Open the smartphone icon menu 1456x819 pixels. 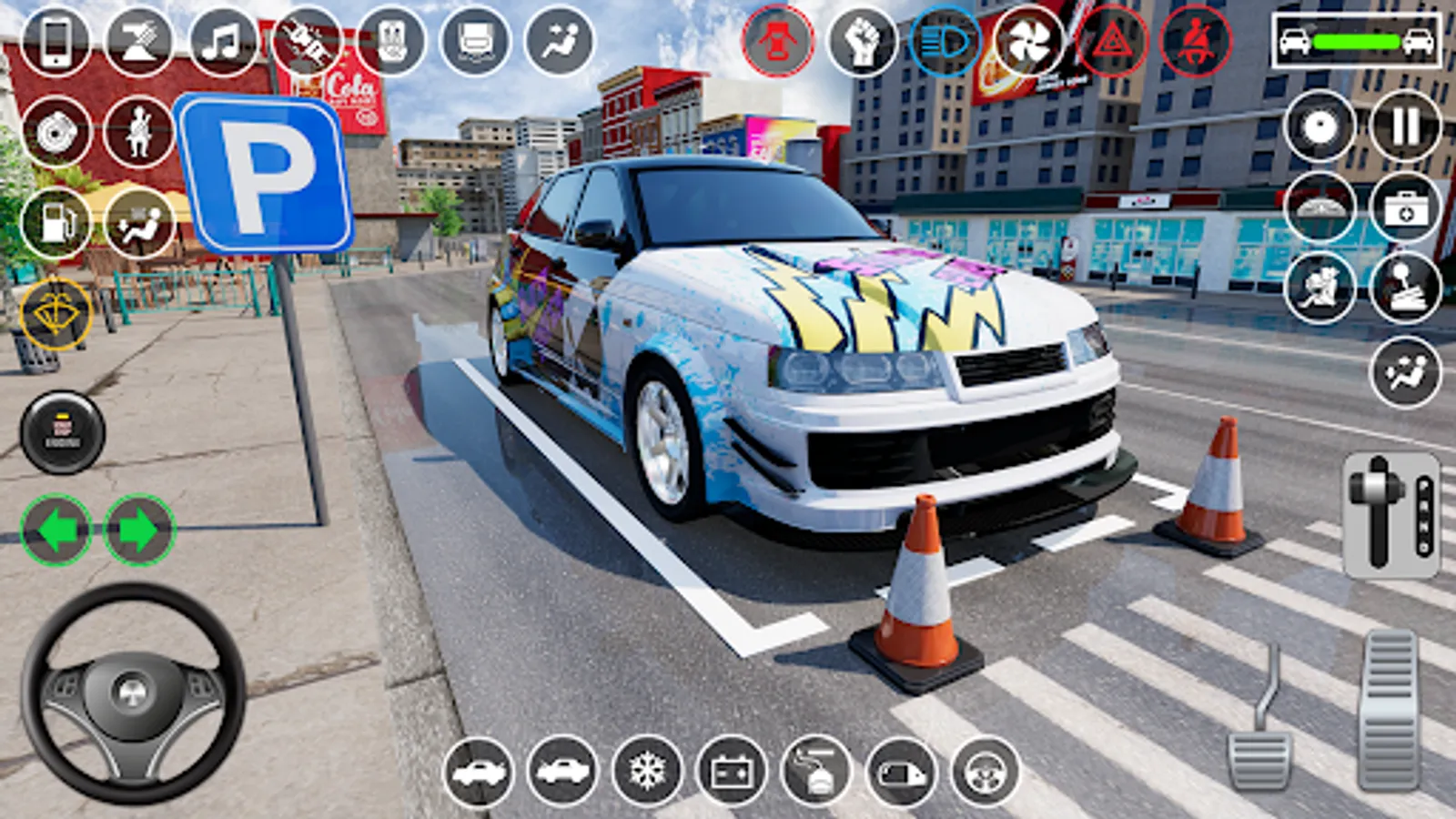pyautogui.click(x=56, y=41)
